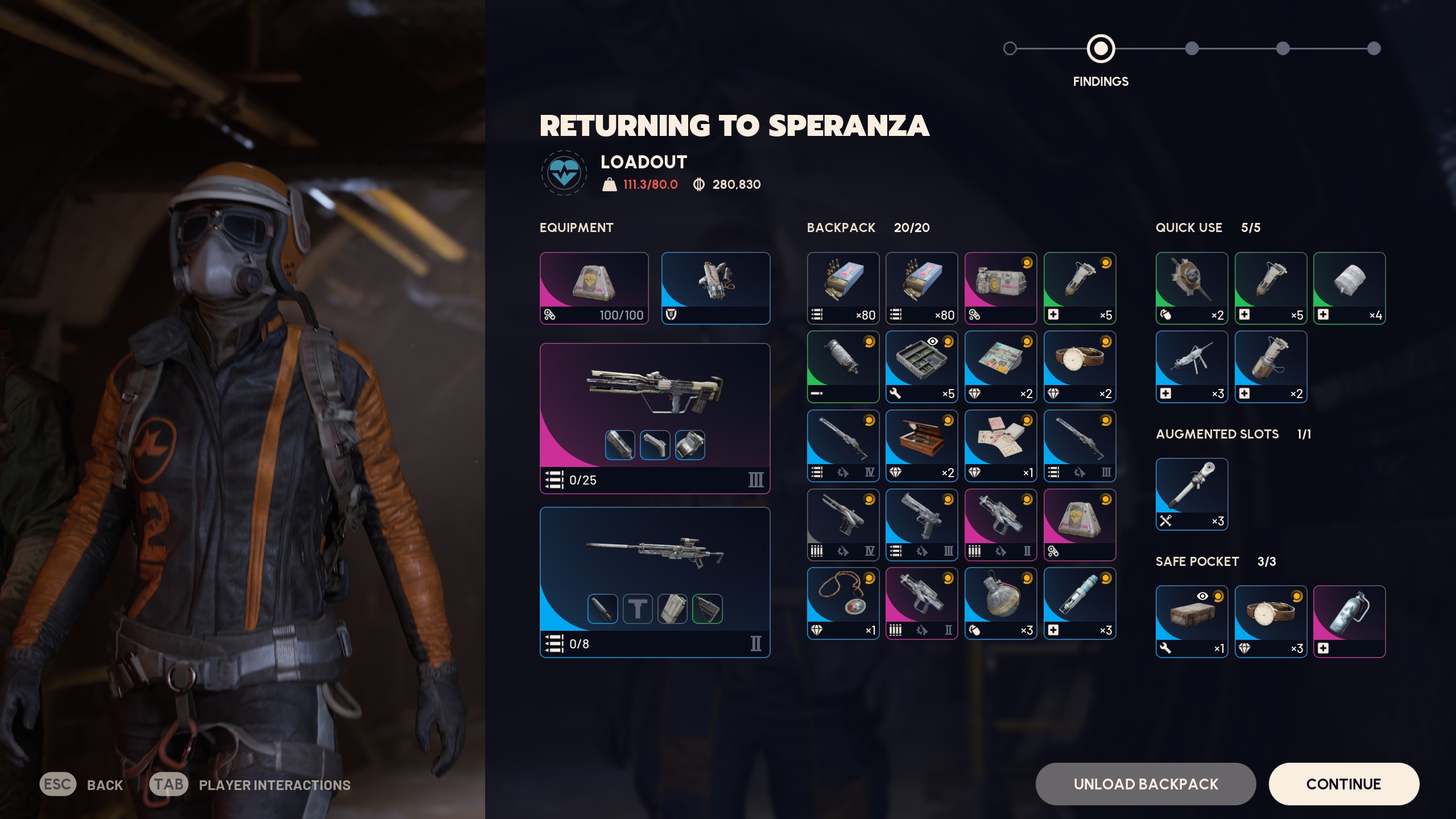1456x819 pixels.
Task: Click the ×80 ammo box in the backpack
Action: tap(843, 288)
